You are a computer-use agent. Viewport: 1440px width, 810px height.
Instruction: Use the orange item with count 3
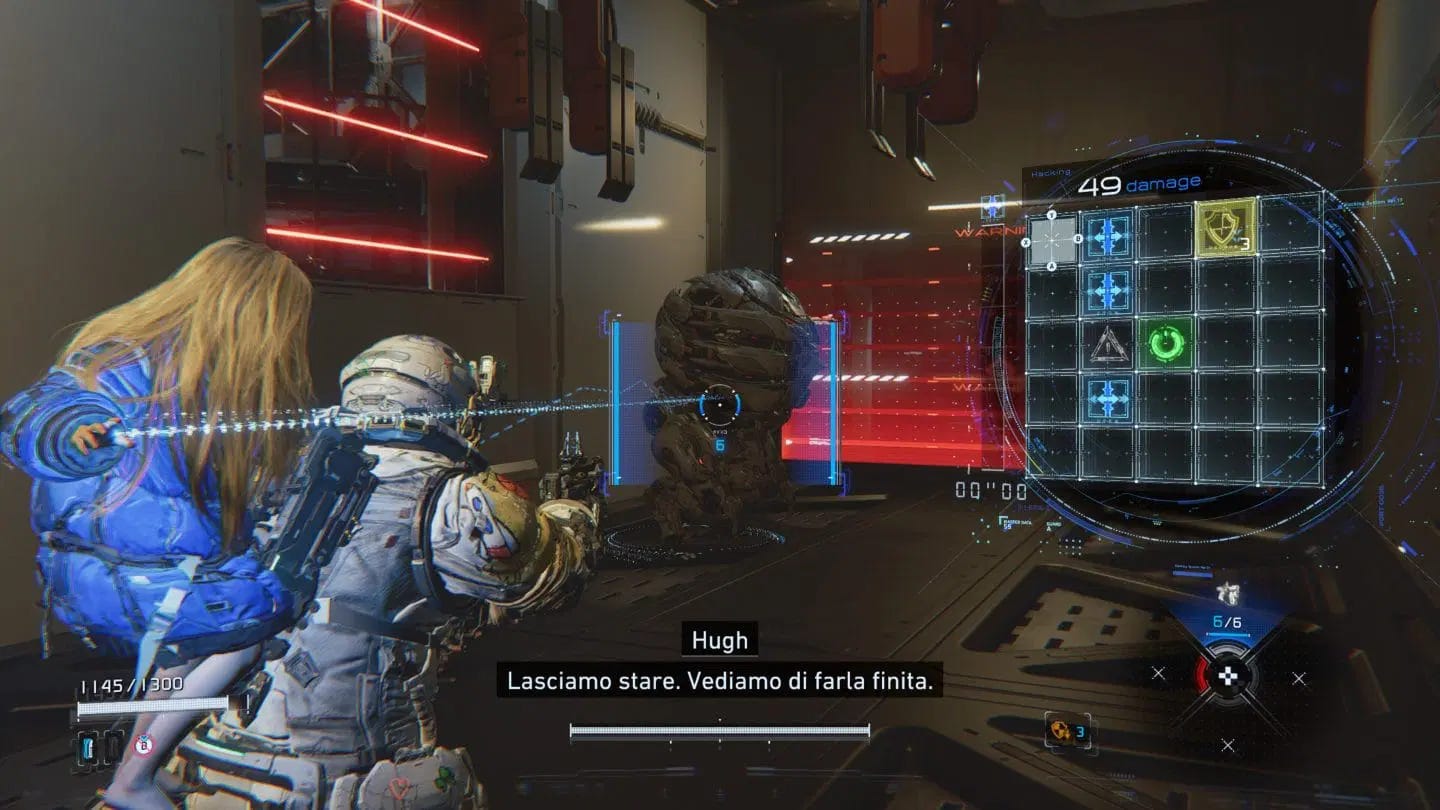tap(1059, 732)
